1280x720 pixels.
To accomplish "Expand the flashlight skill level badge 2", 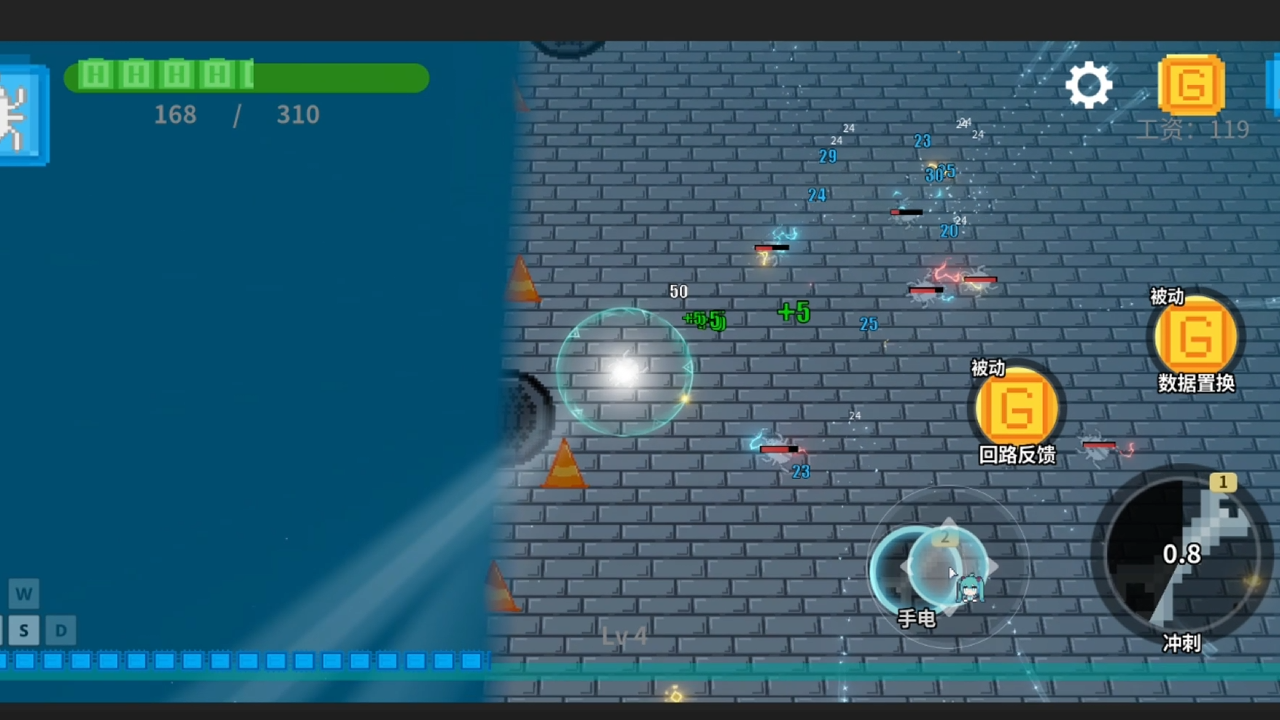I will 945,537.
